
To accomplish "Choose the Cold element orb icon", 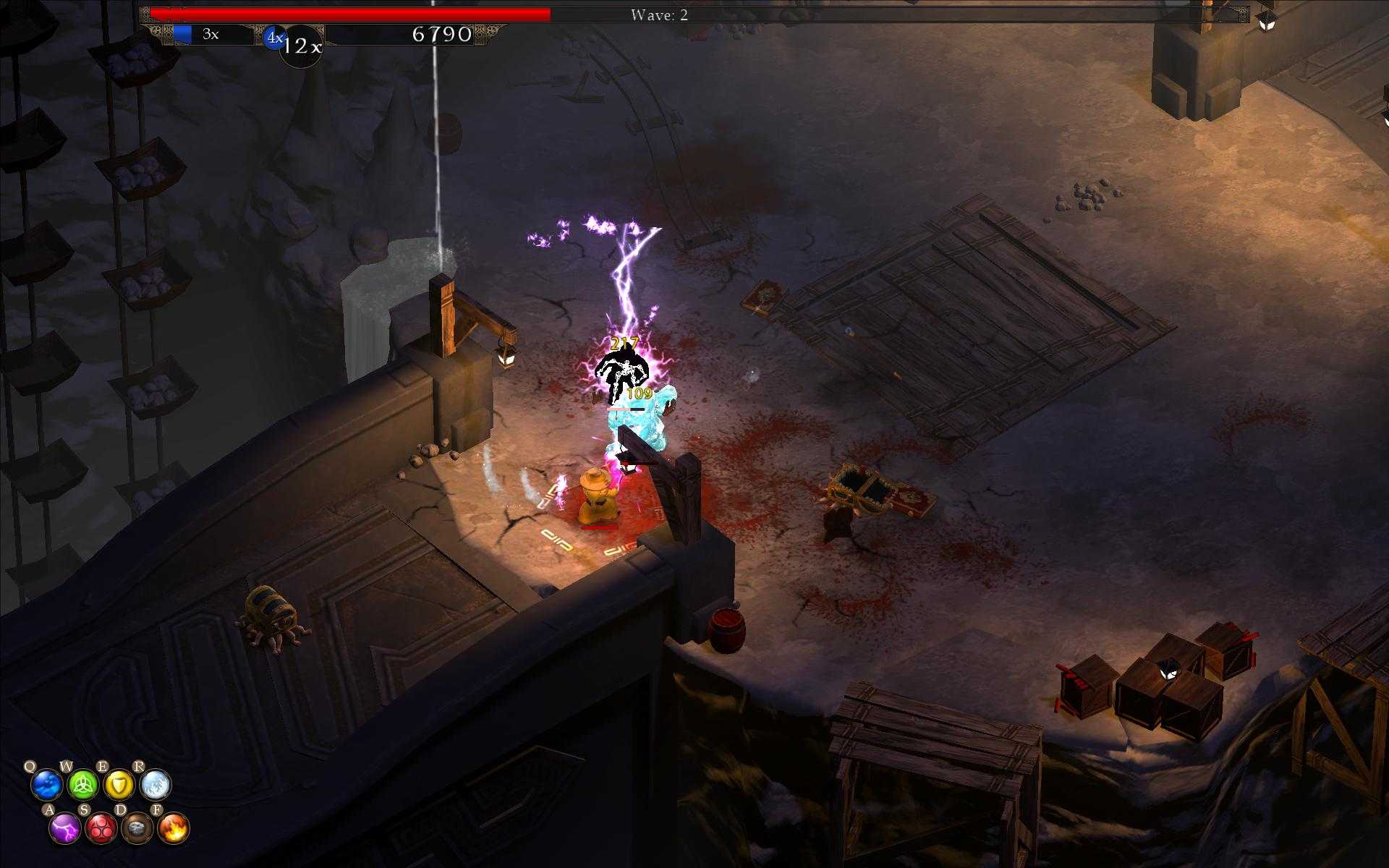I will tap(156, 785).
